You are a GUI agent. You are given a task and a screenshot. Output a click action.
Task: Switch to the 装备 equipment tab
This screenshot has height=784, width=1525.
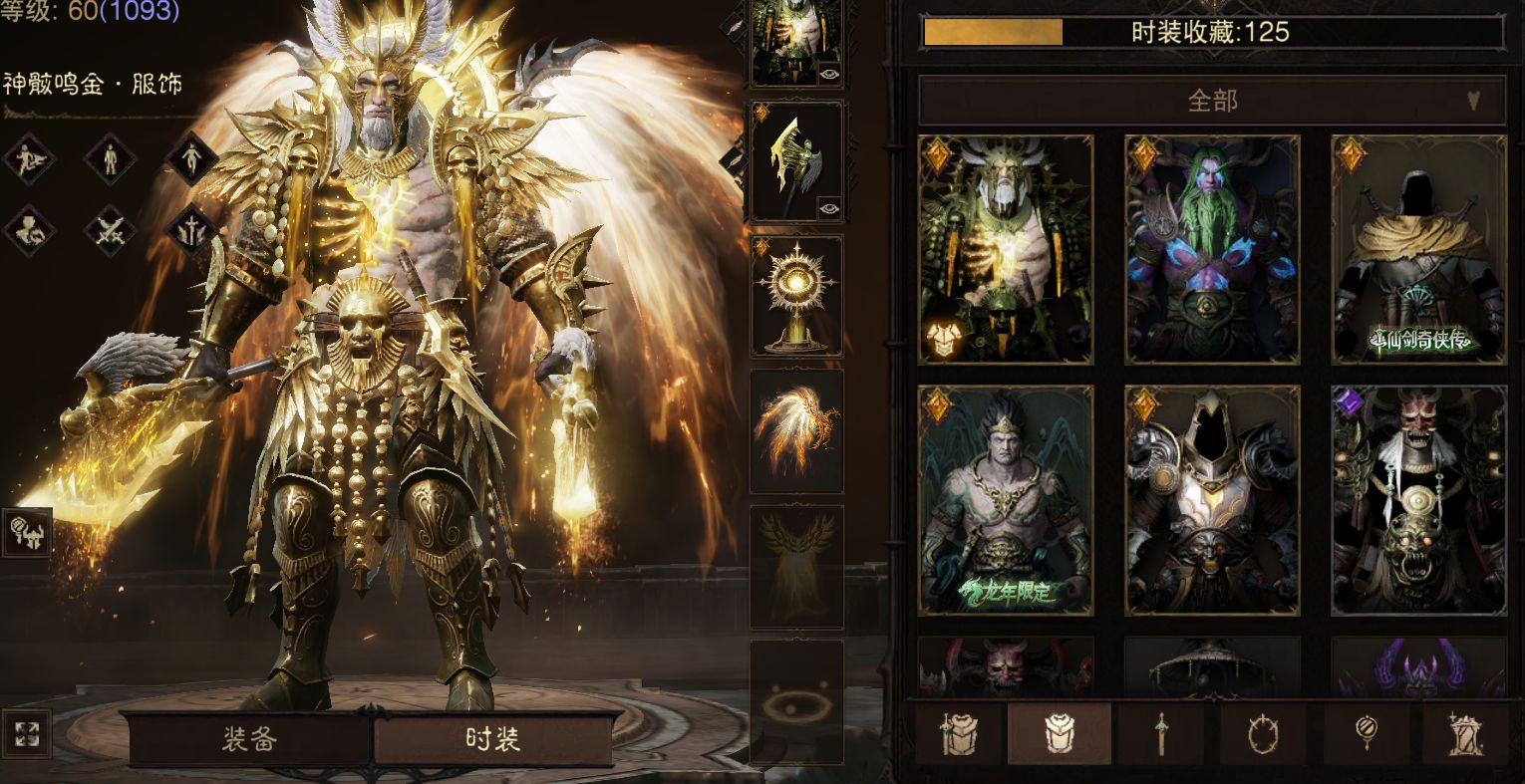248,740
